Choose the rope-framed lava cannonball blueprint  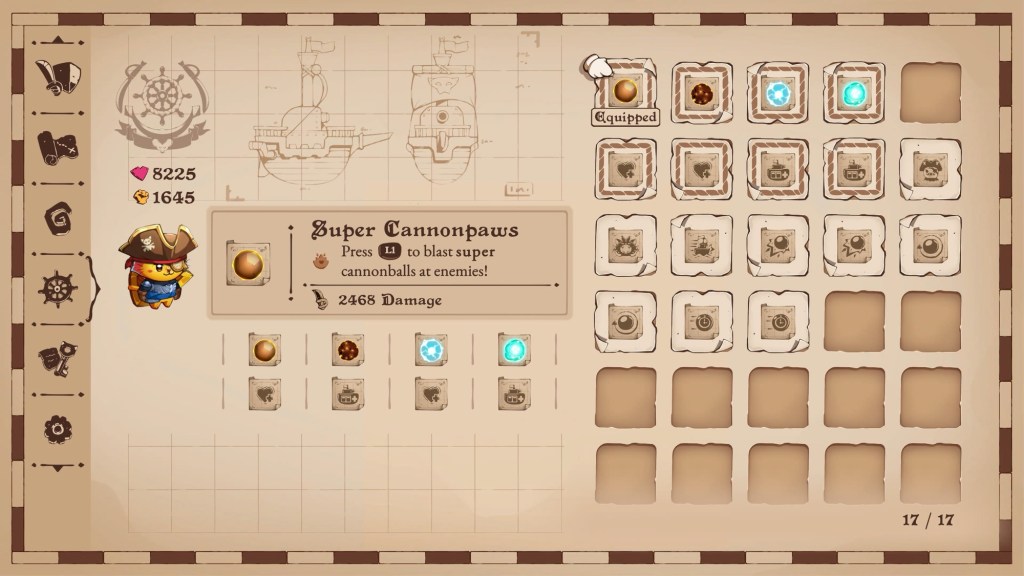701,93
